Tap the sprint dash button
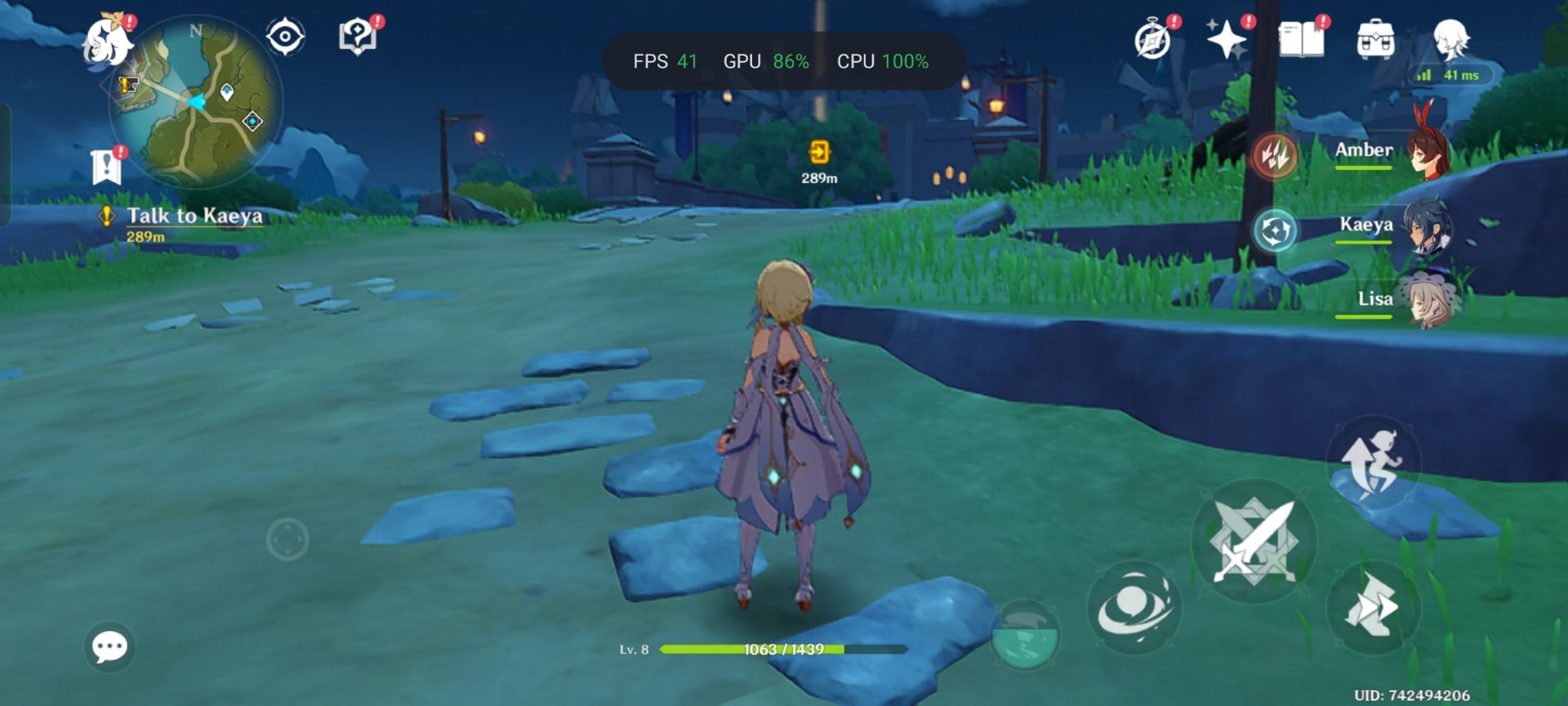1568x706 pixels. (x=1374, y=606)
